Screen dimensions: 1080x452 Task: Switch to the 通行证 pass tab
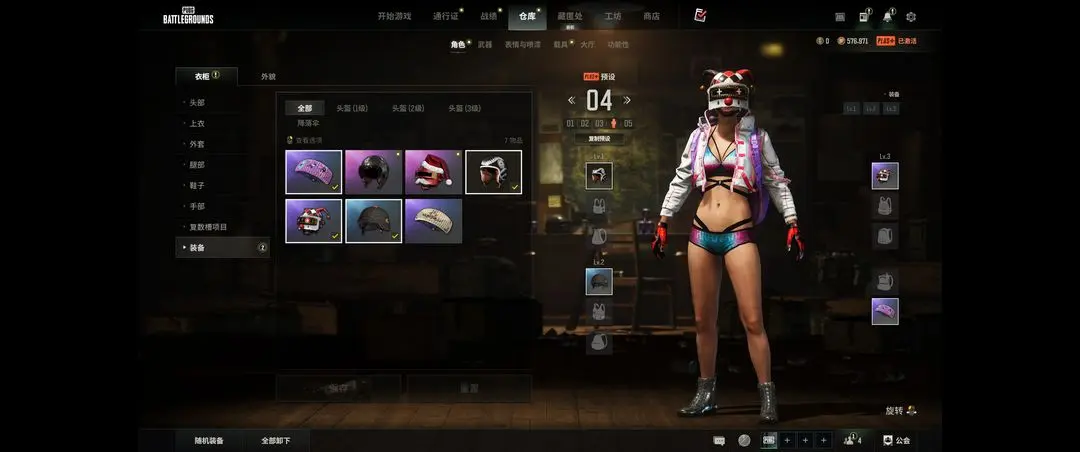coord(445,17)
